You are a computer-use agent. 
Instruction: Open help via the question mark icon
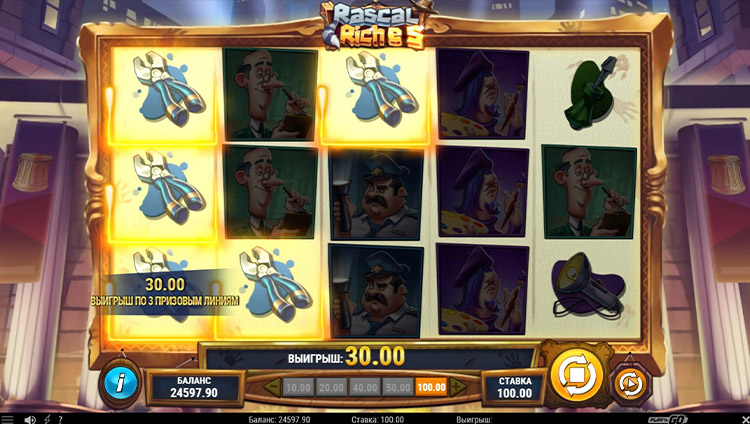59,418
